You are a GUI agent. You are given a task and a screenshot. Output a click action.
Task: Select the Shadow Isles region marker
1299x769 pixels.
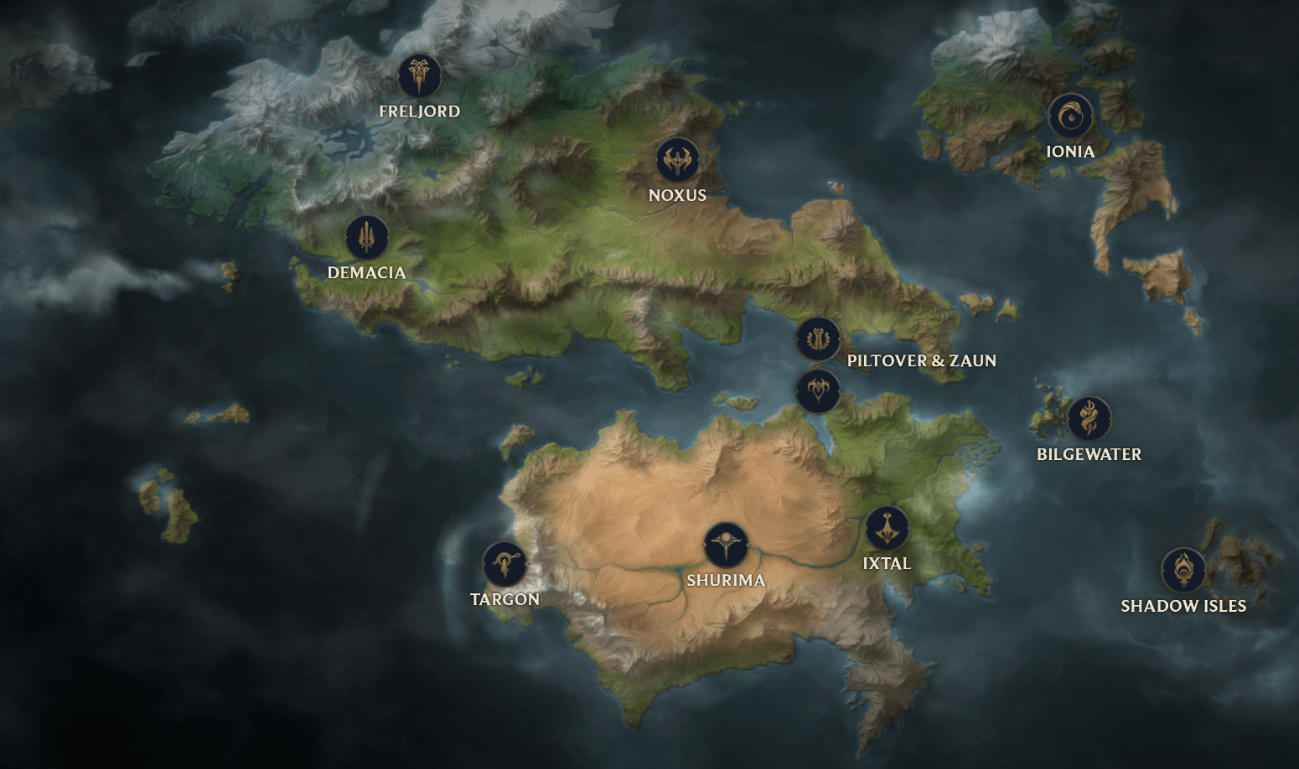click(1183, 570)
